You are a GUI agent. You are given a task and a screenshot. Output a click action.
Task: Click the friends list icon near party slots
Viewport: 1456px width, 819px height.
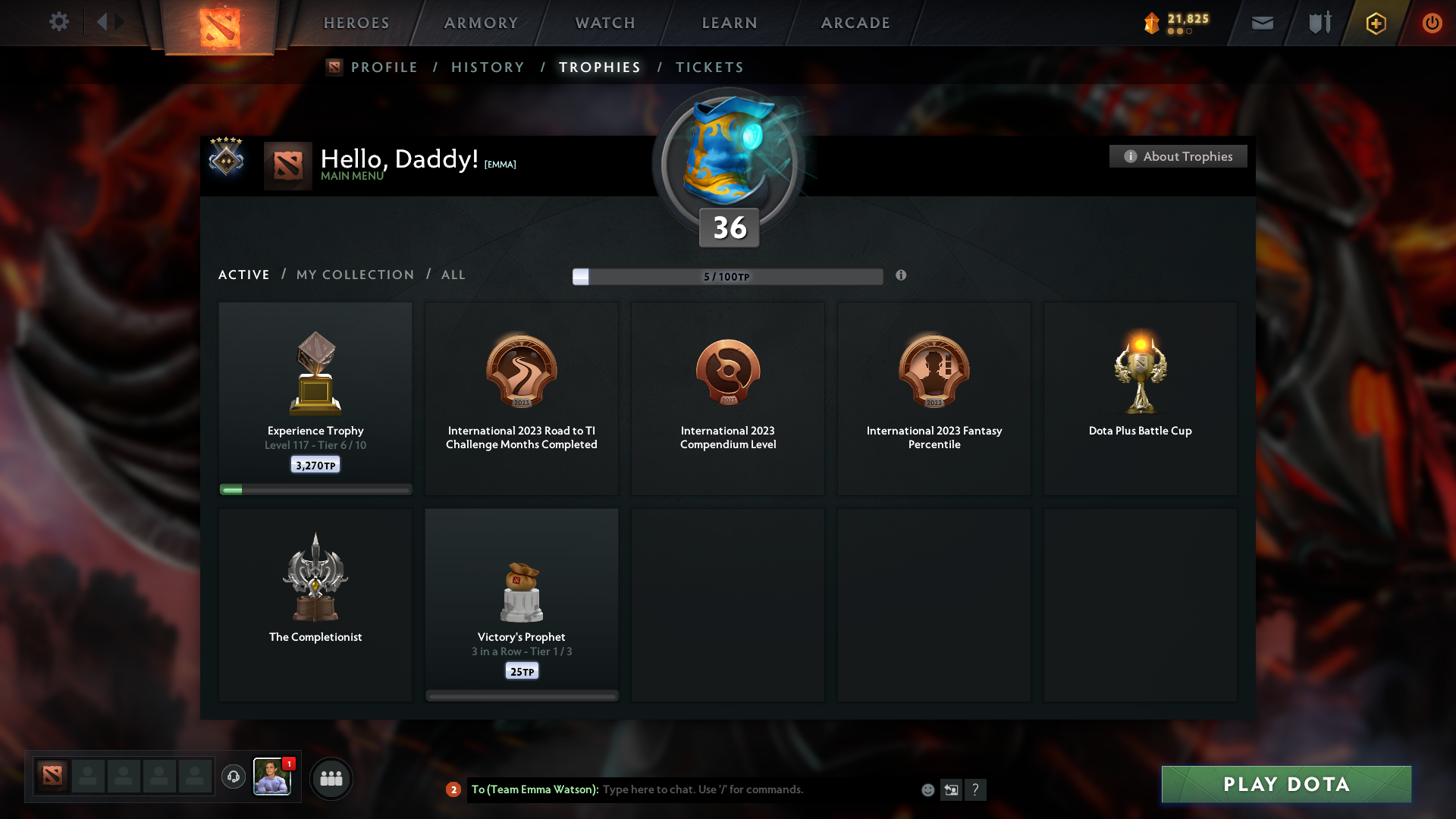point(331,778)
